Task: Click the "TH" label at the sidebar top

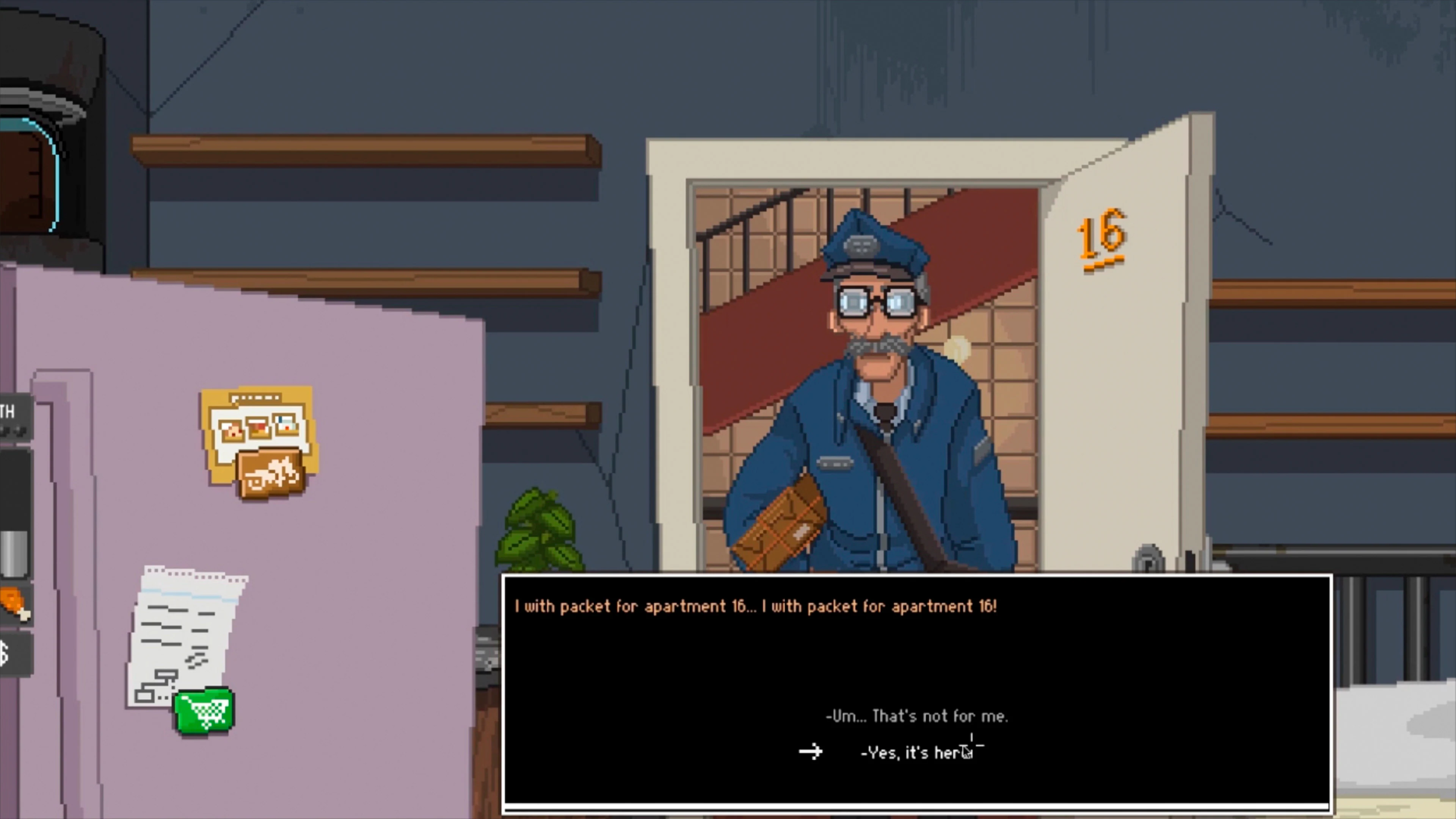Action: click(8, 411)
